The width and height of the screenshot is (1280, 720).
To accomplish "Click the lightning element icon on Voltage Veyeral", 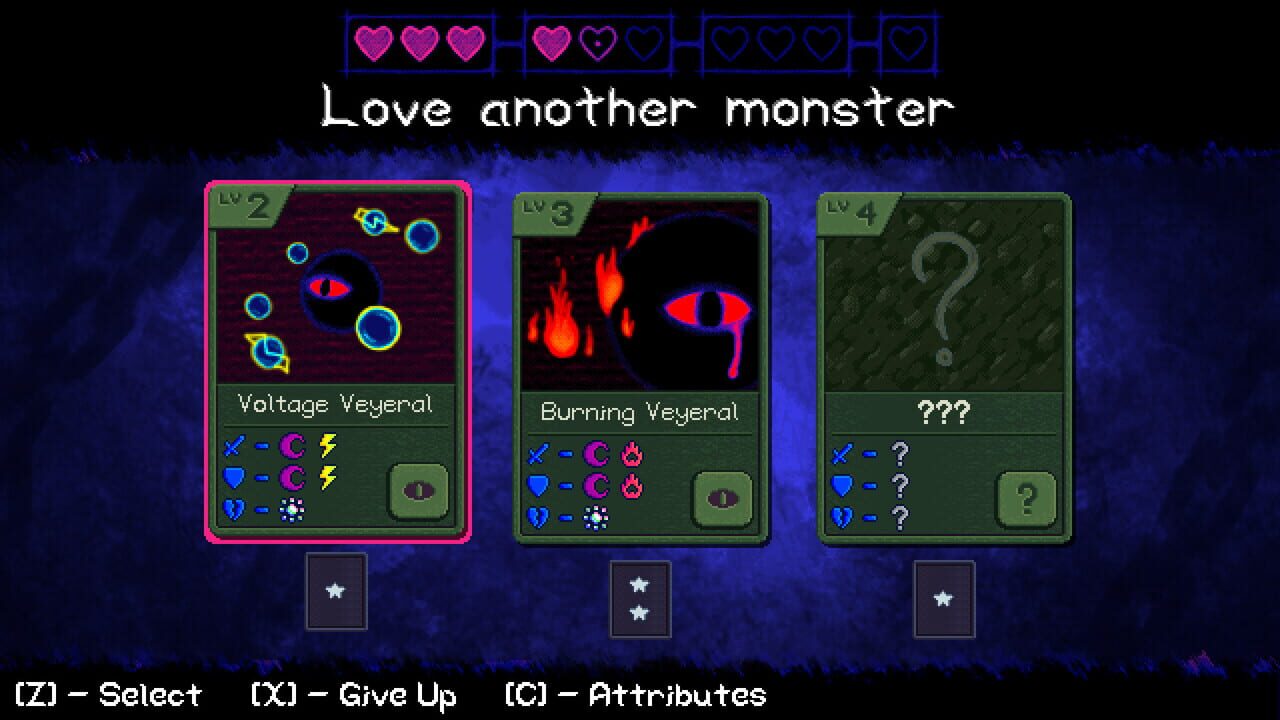I will (327, 445).
